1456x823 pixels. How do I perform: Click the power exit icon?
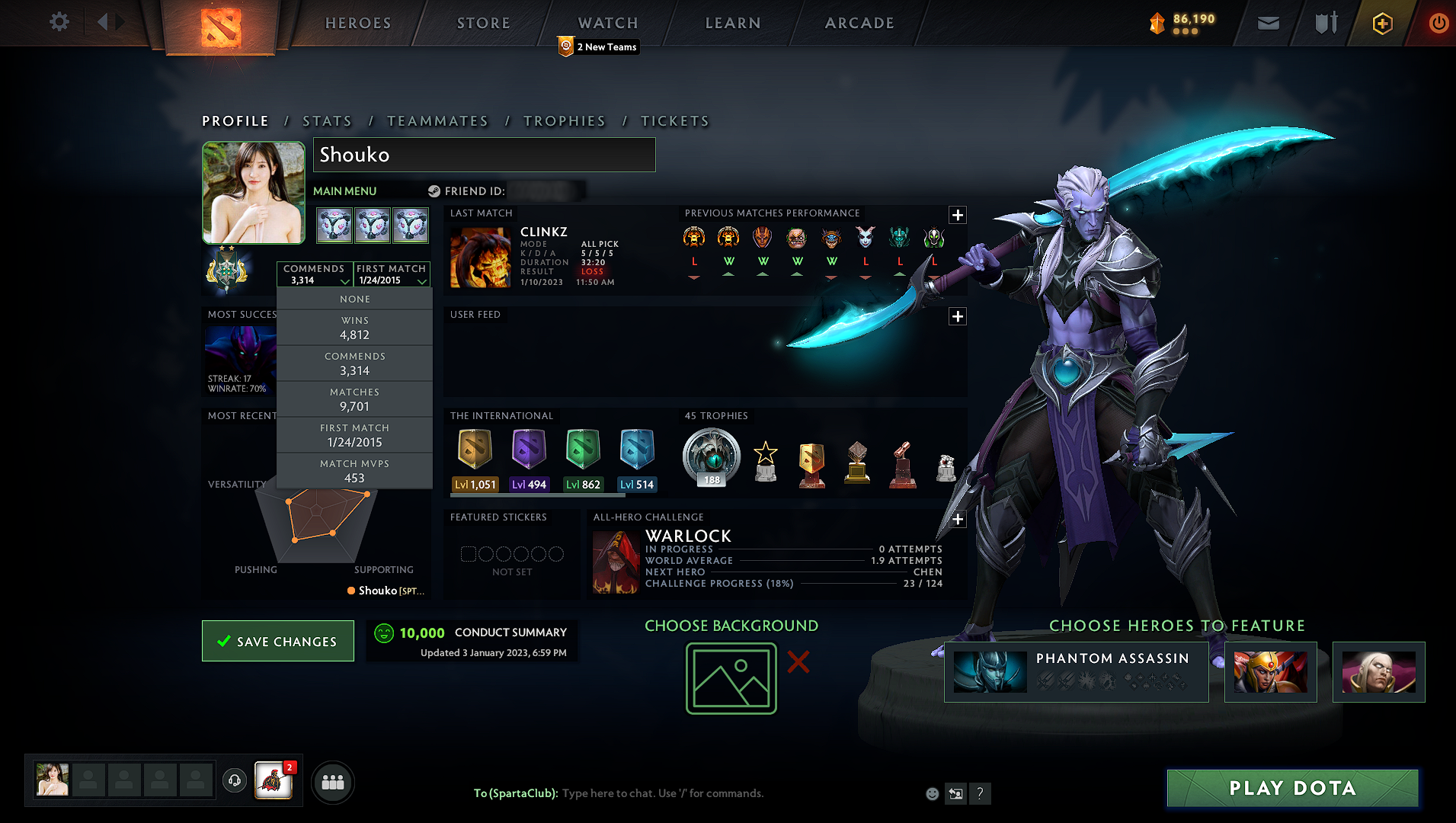(x=1438, y=23)
